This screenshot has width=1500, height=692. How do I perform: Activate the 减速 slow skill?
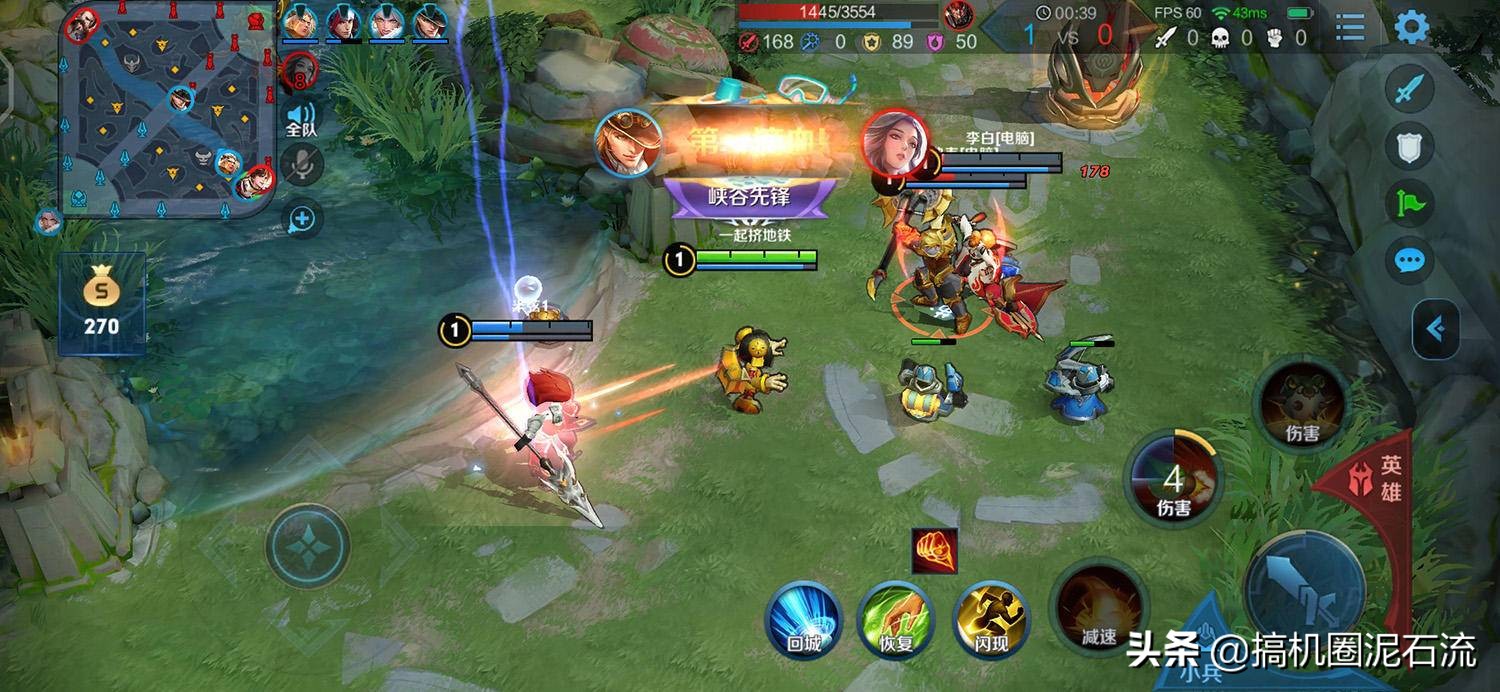[1099, 606]
